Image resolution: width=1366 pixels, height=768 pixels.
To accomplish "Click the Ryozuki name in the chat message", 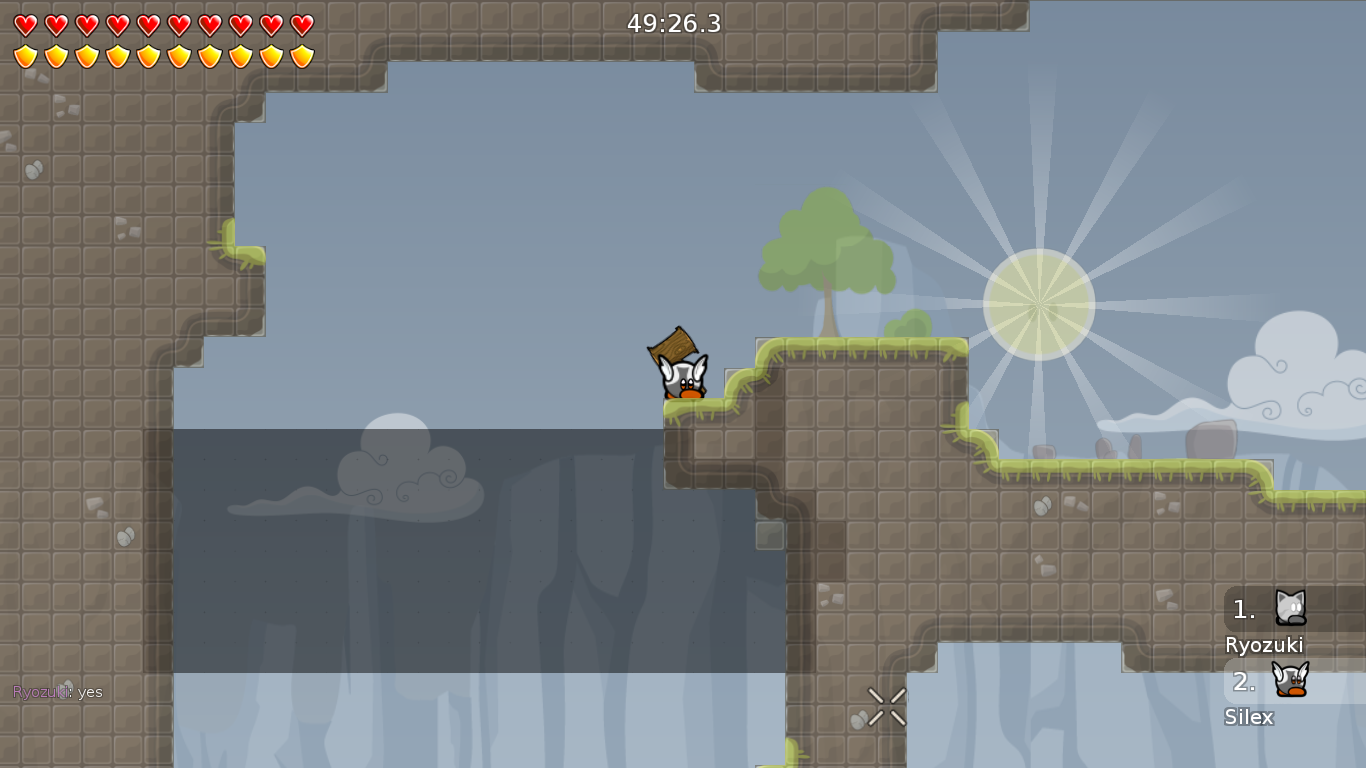I will pyautogui.click(x=40, y=691).
